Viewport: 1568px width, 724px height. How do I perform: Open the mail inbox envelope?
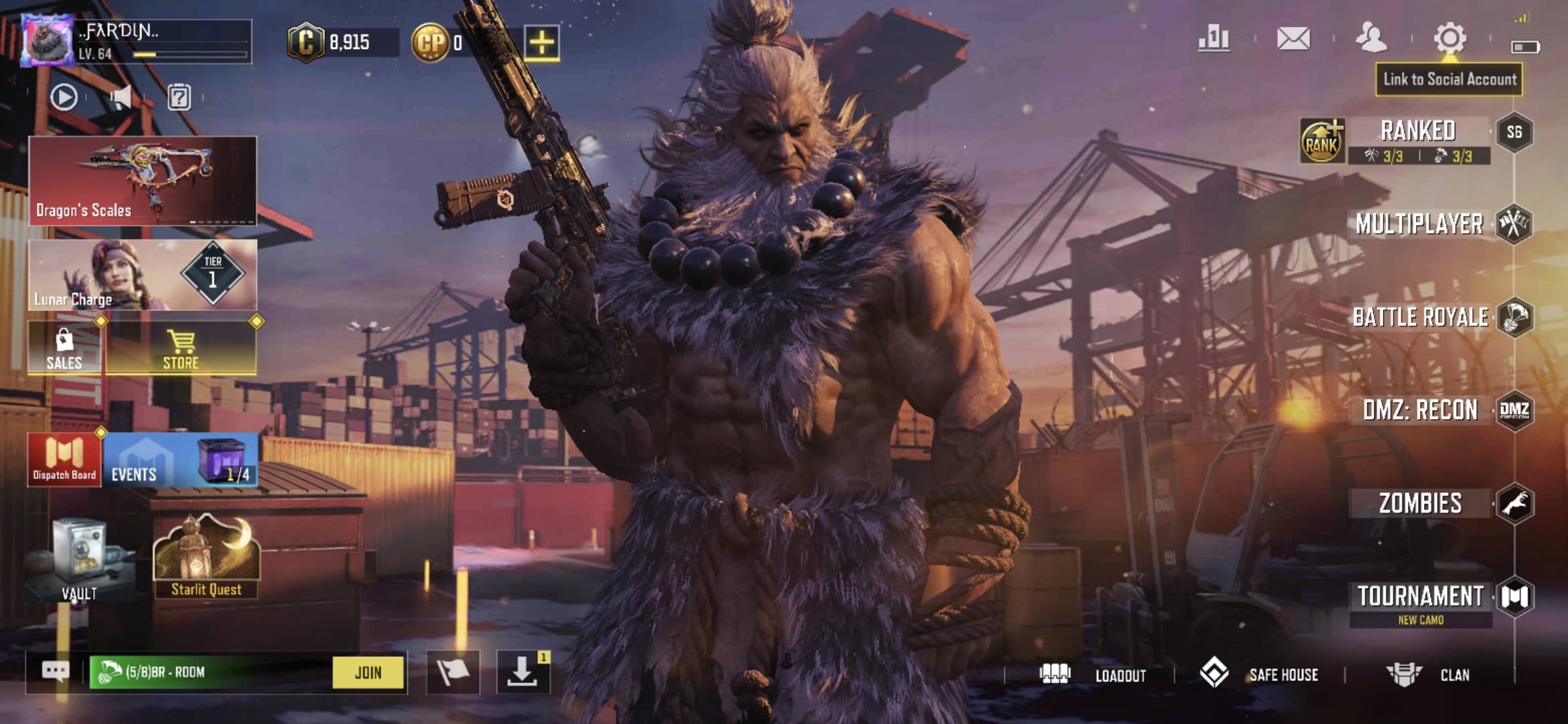click(1293, 38)
